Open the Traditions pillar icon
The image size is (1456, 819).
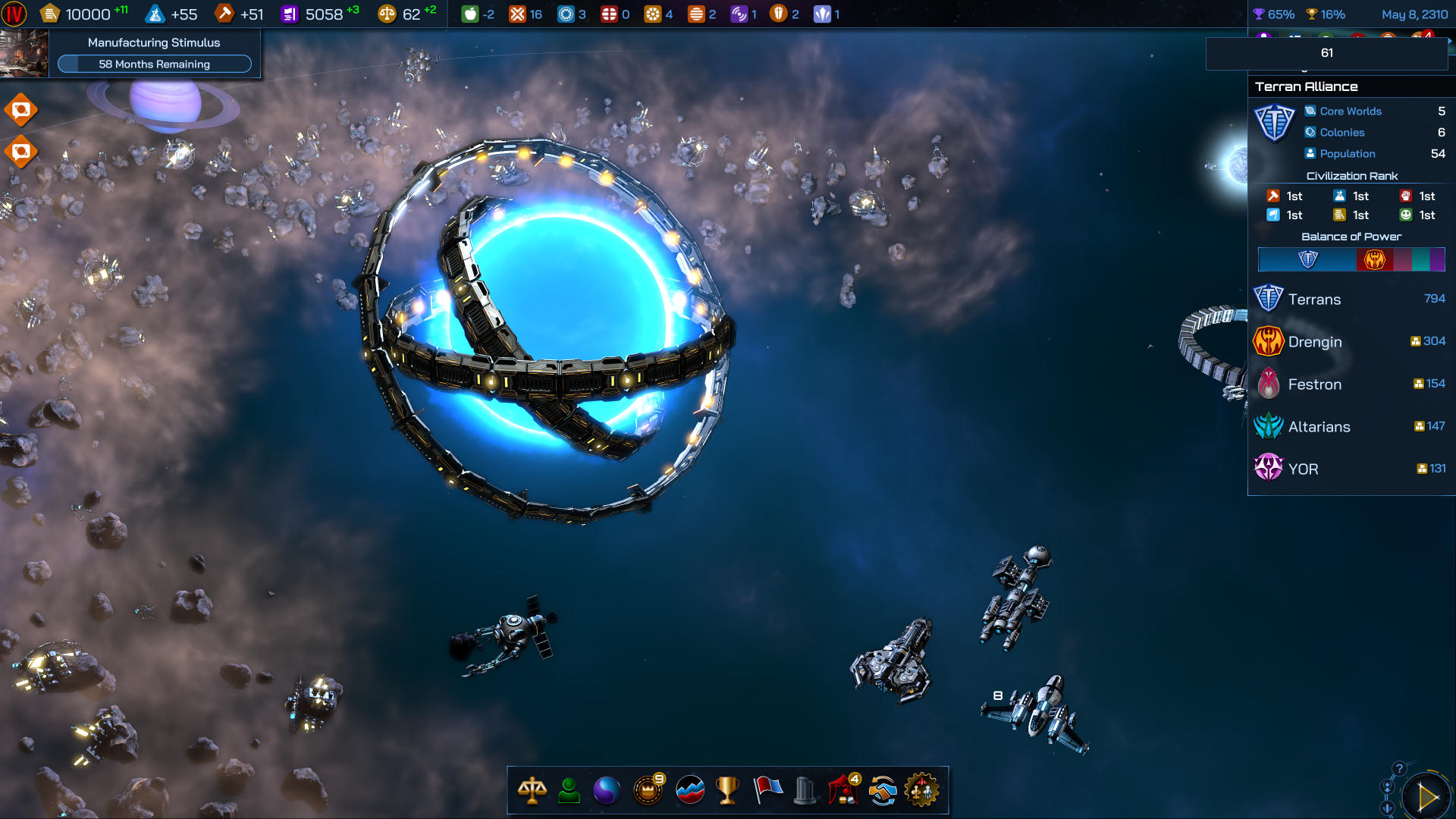[806, 789]
